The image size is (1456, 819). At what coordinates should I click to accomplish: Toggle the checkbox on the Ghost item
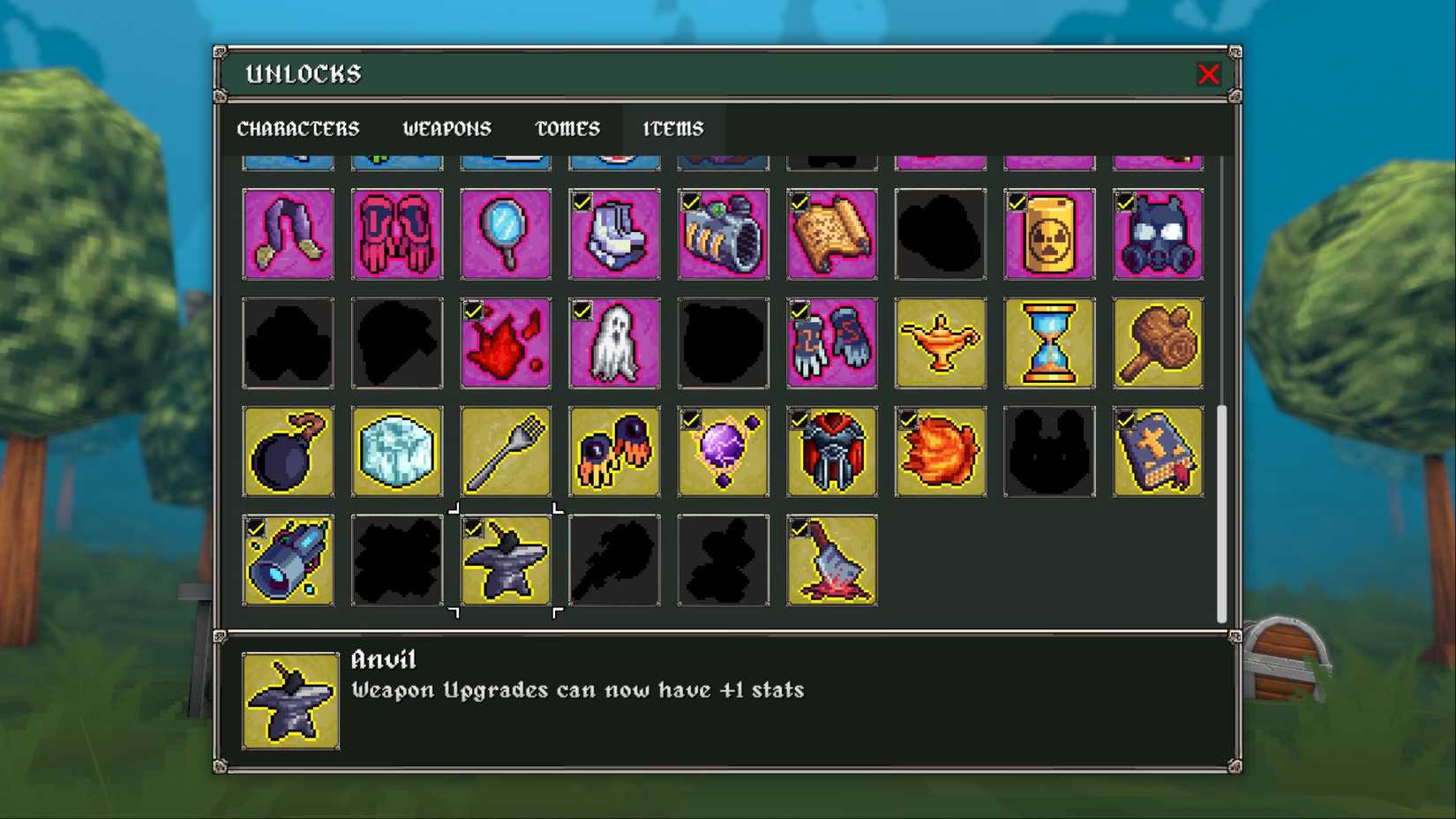point(582,311)
